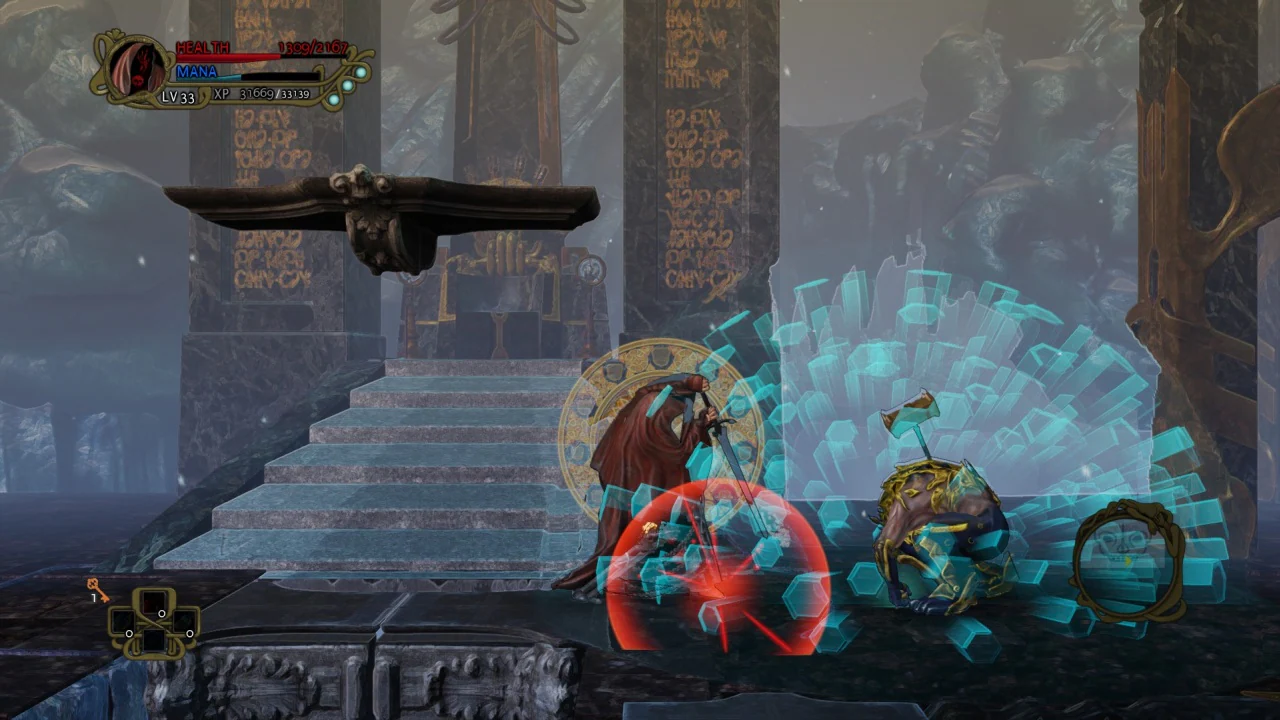
Task: Click the HEALTH label text
Action: tap(202, 47)
